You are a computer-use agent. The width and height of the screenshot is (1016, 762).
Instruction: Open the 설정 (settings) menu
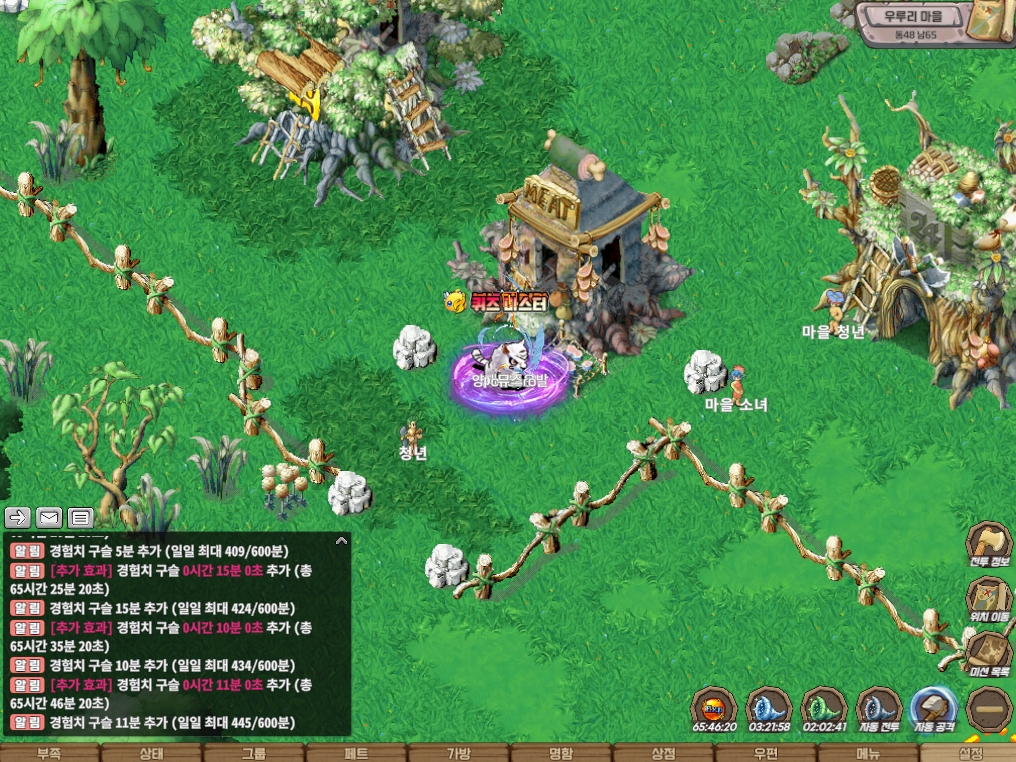tap(969, 753)
